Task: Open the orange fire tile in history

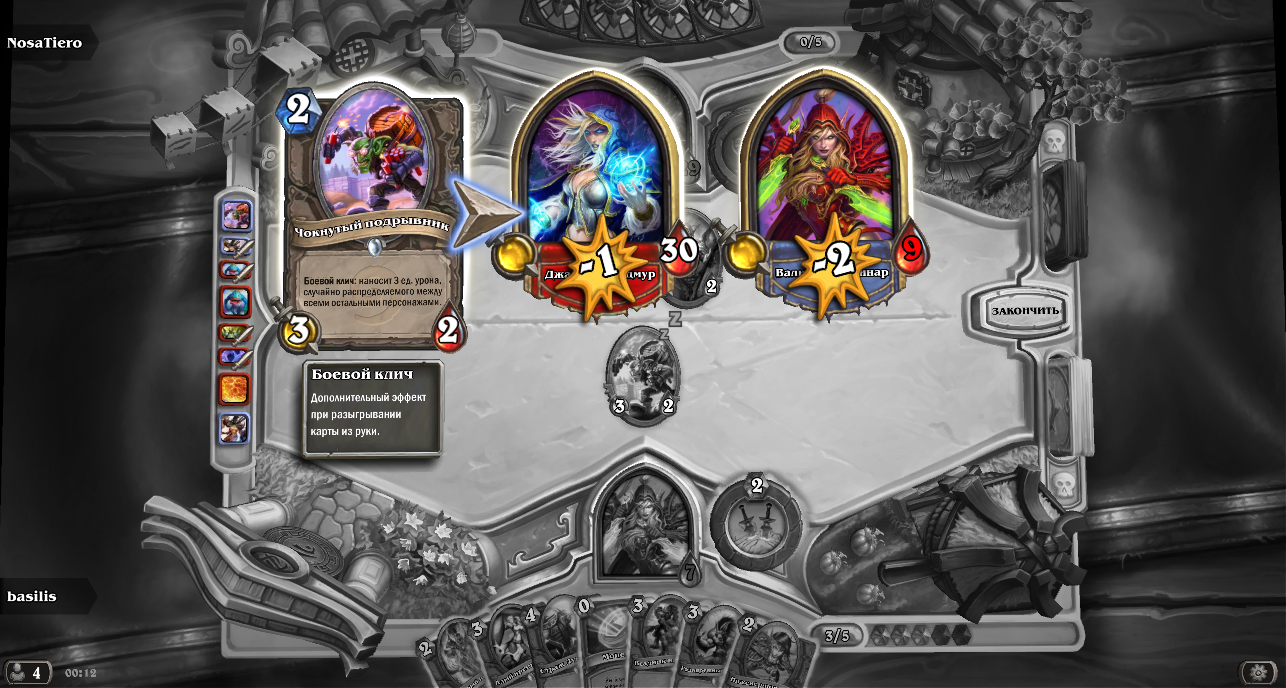Action: [x=234, y=389]
